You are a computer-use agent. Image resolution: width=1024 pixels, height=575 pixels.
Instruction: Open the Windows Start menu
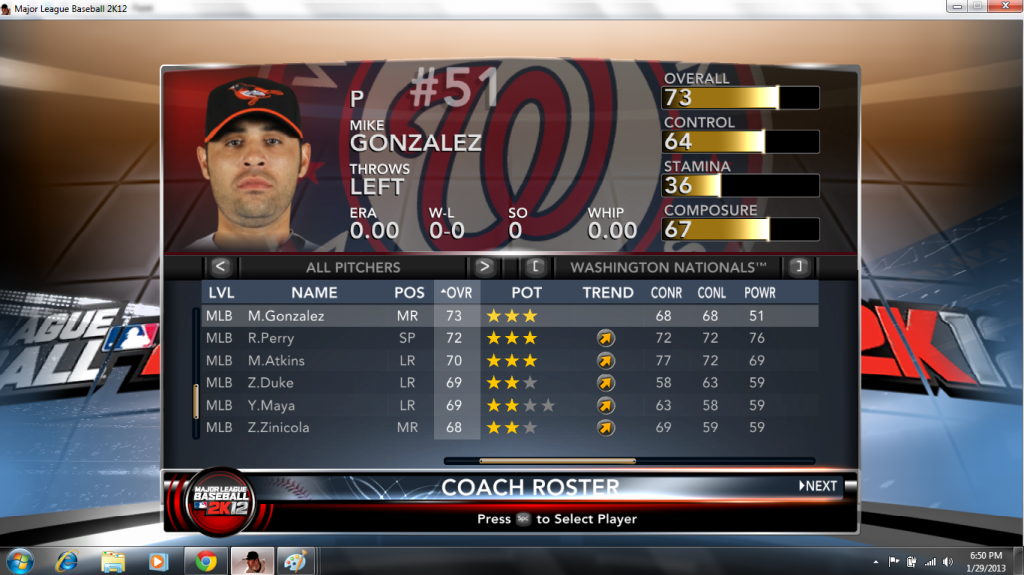[x=19, y=561]
